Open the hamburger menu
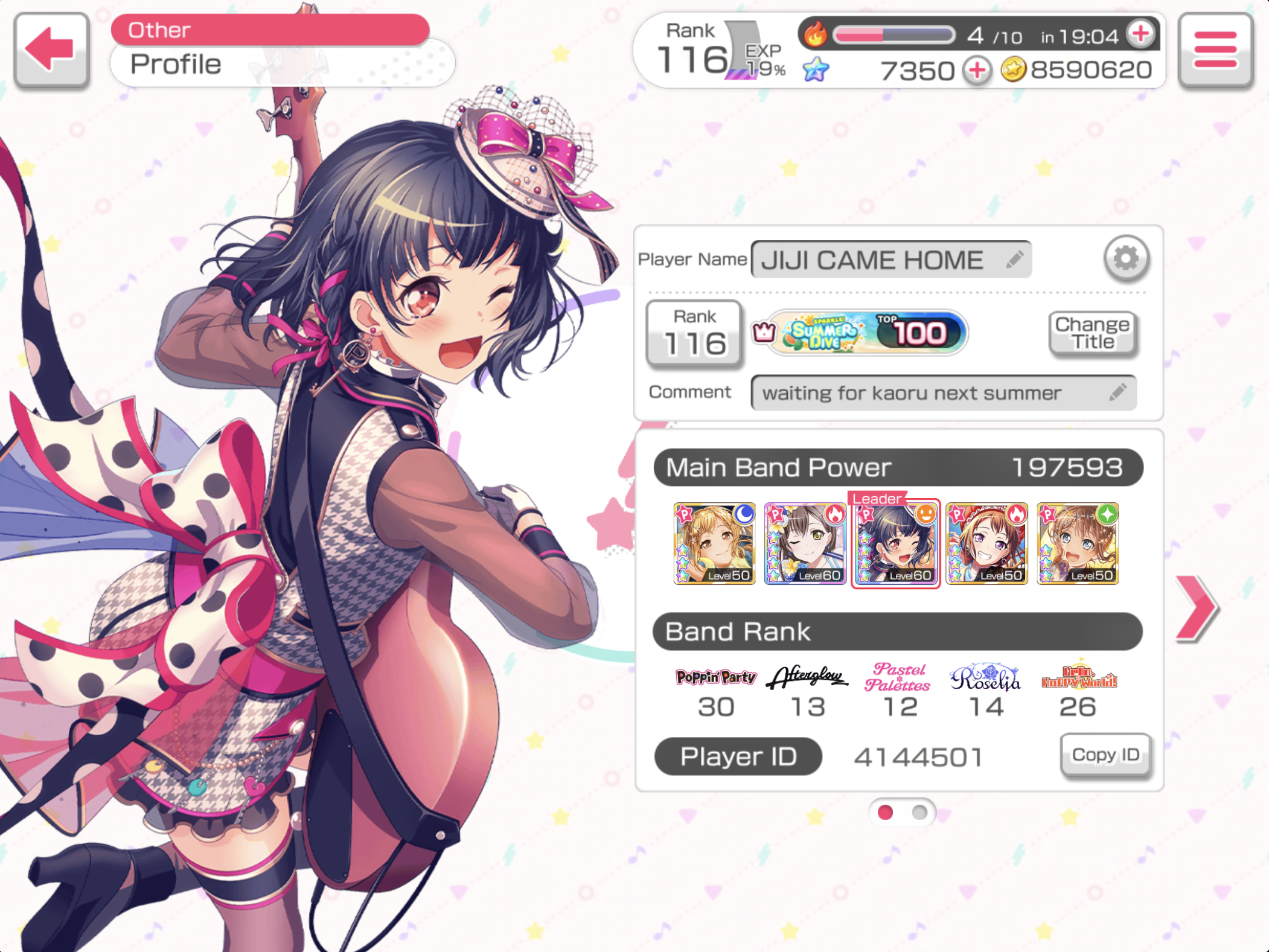The image size is (1269, 952). click(1215, 50)
